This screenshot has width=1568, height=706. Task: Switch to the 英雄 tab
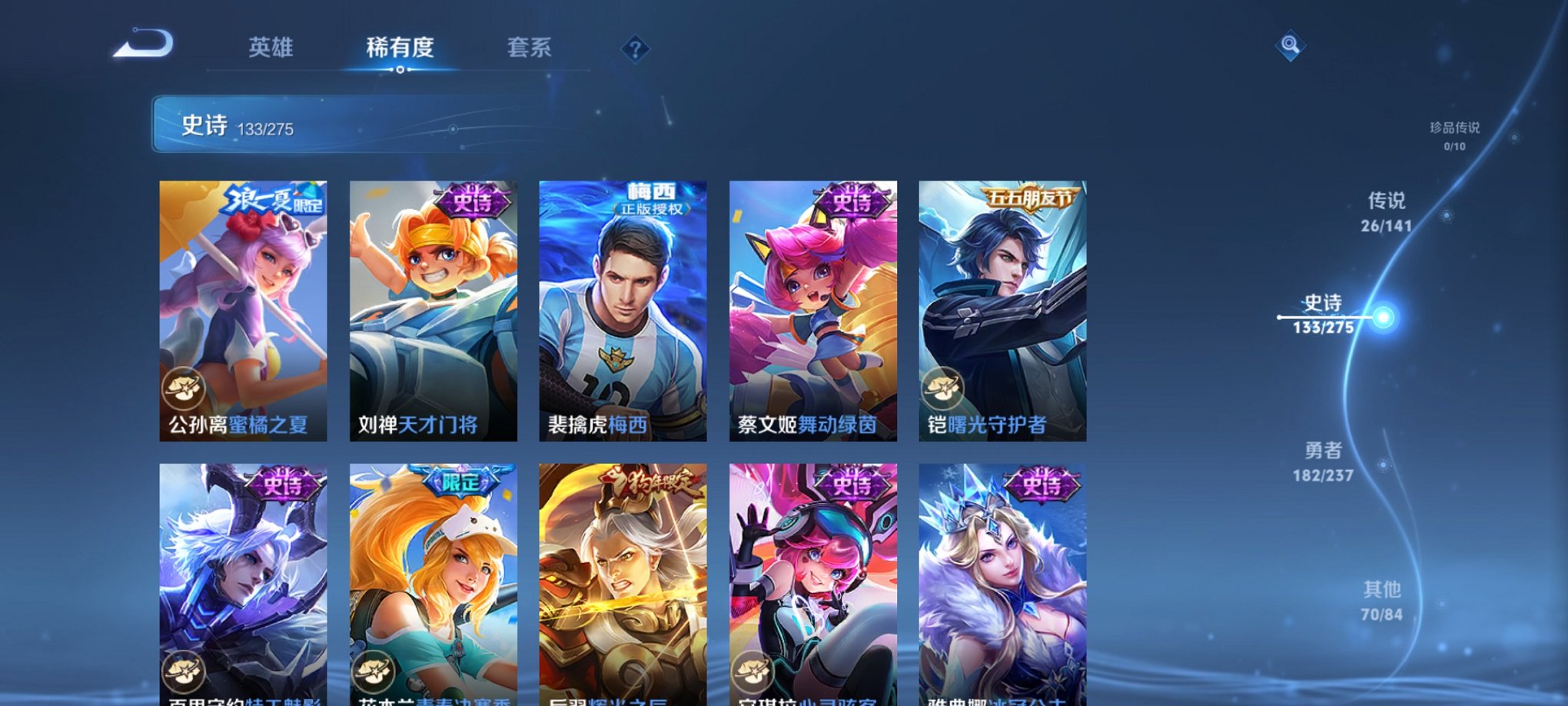[271, 48]
